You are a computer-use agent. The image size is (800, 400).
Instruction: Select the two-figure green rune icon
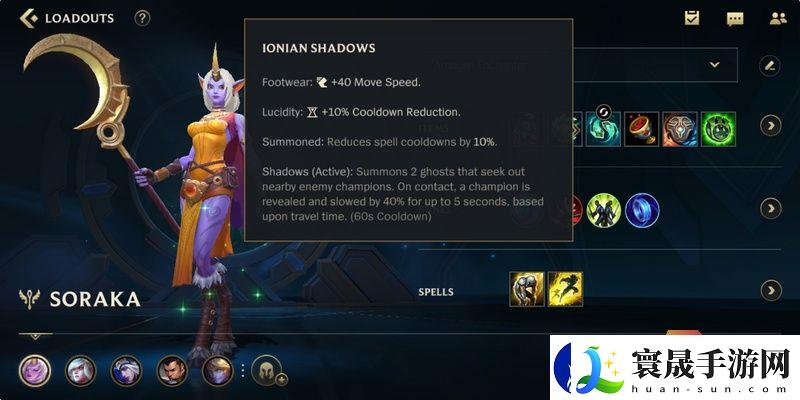[603, 210]
